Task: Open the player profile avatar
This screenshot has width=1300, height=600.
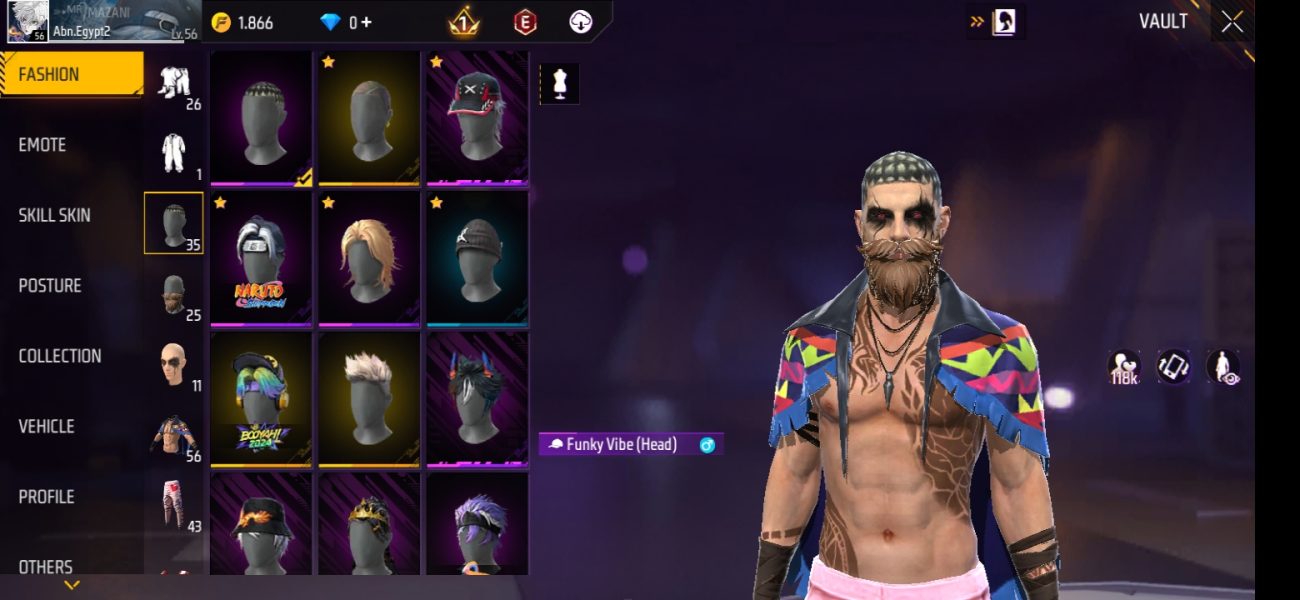Action: pyautogui.click(x=27, y=21)
